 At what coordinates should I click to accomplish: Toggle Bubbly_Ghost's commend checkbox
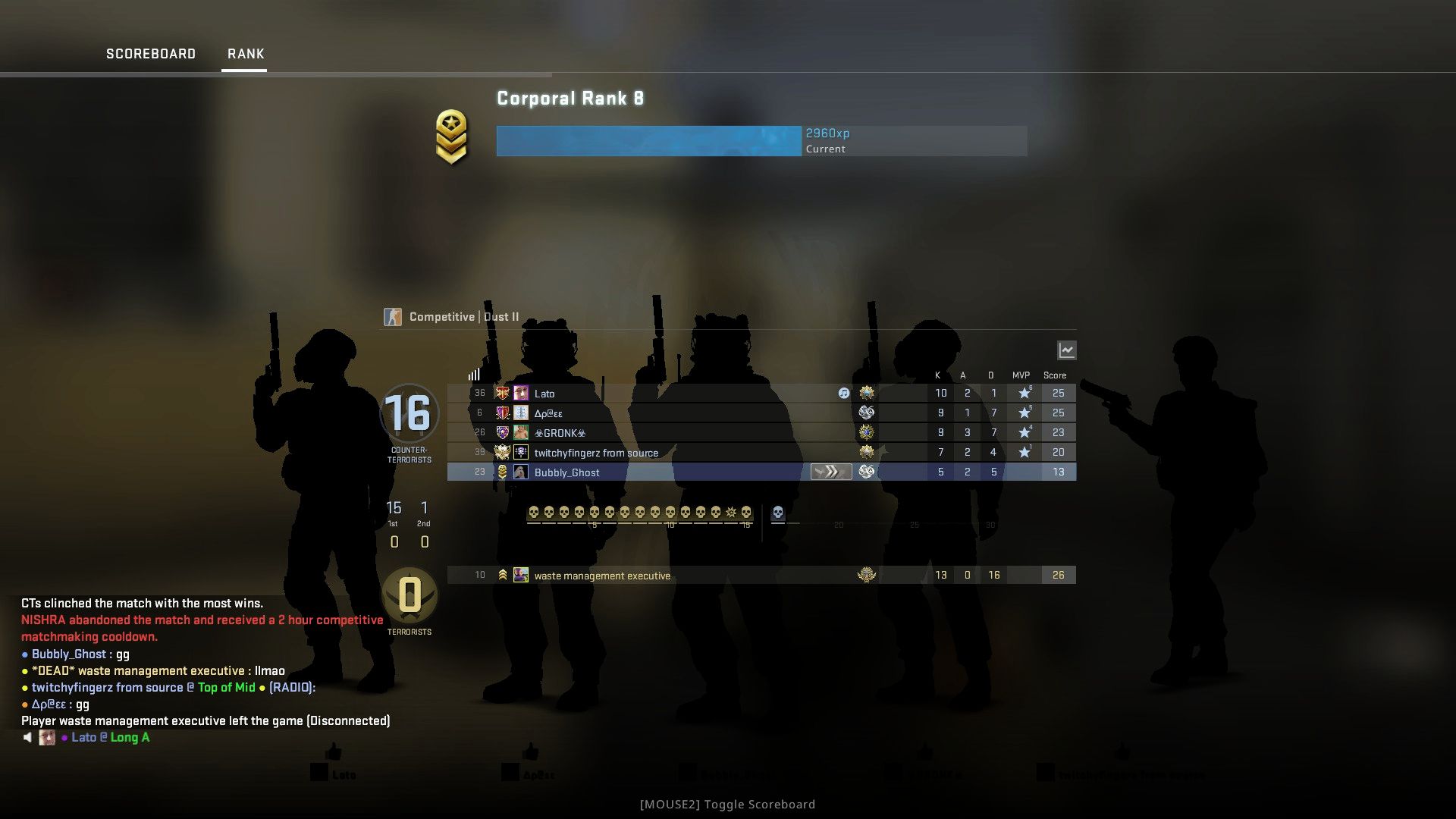[x=689, y=773]
